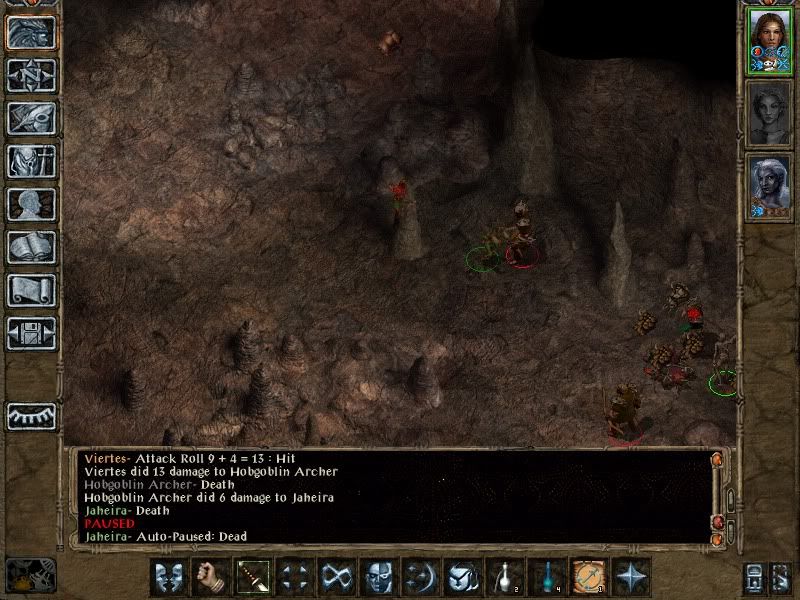Viewport: 800px width, 600px height.
Task: Select the sword weapon quick slot
Action: 250,577
